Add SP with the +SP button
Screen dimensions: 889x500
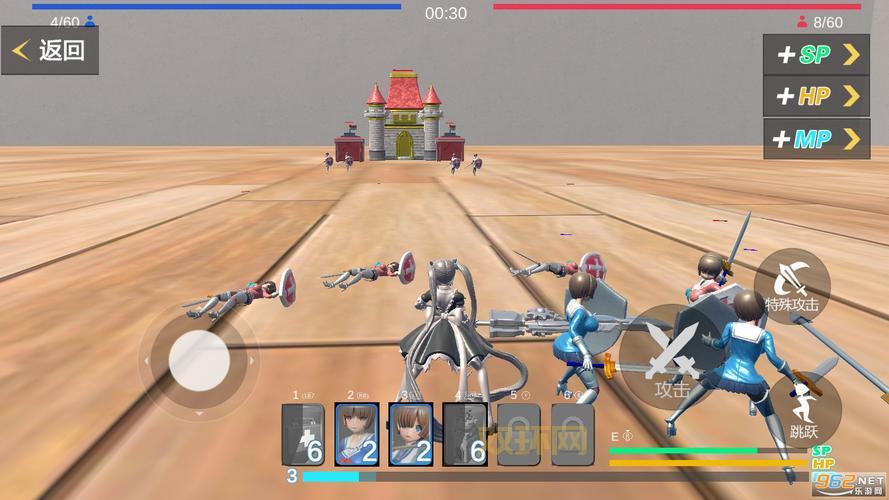pyautogui.click(x=816, y=55)
